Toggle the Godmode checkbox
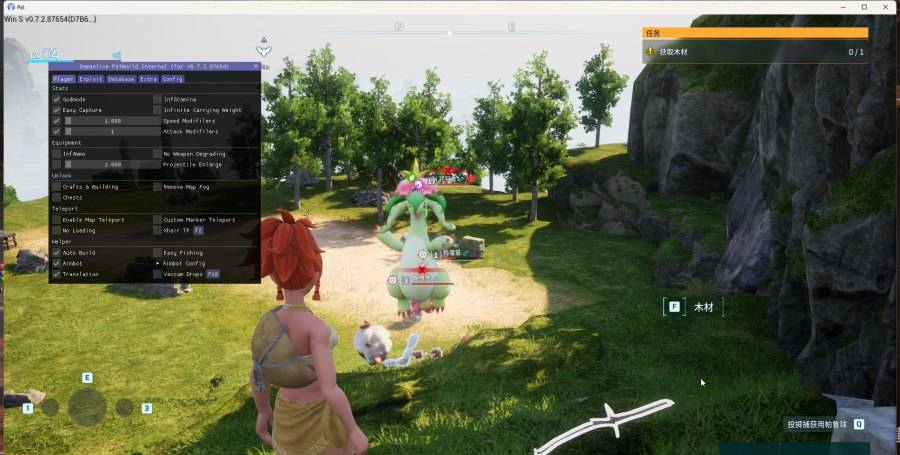The image size is (900, 455). coord(56,99)
